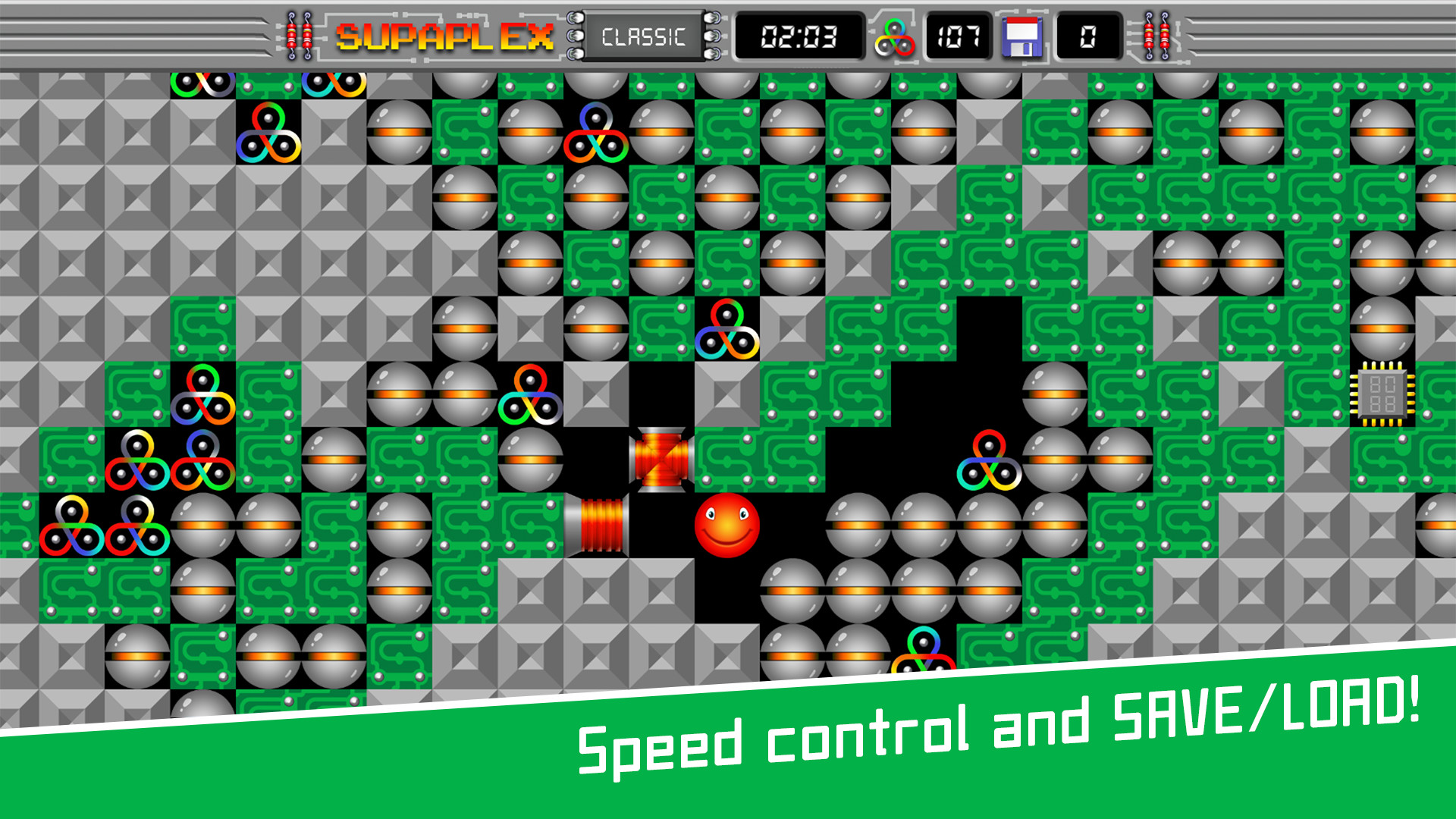Click the 02:03 time display
Image resolution: width=1456 pixels, height=819 pixels.
[x=798, y=36]
